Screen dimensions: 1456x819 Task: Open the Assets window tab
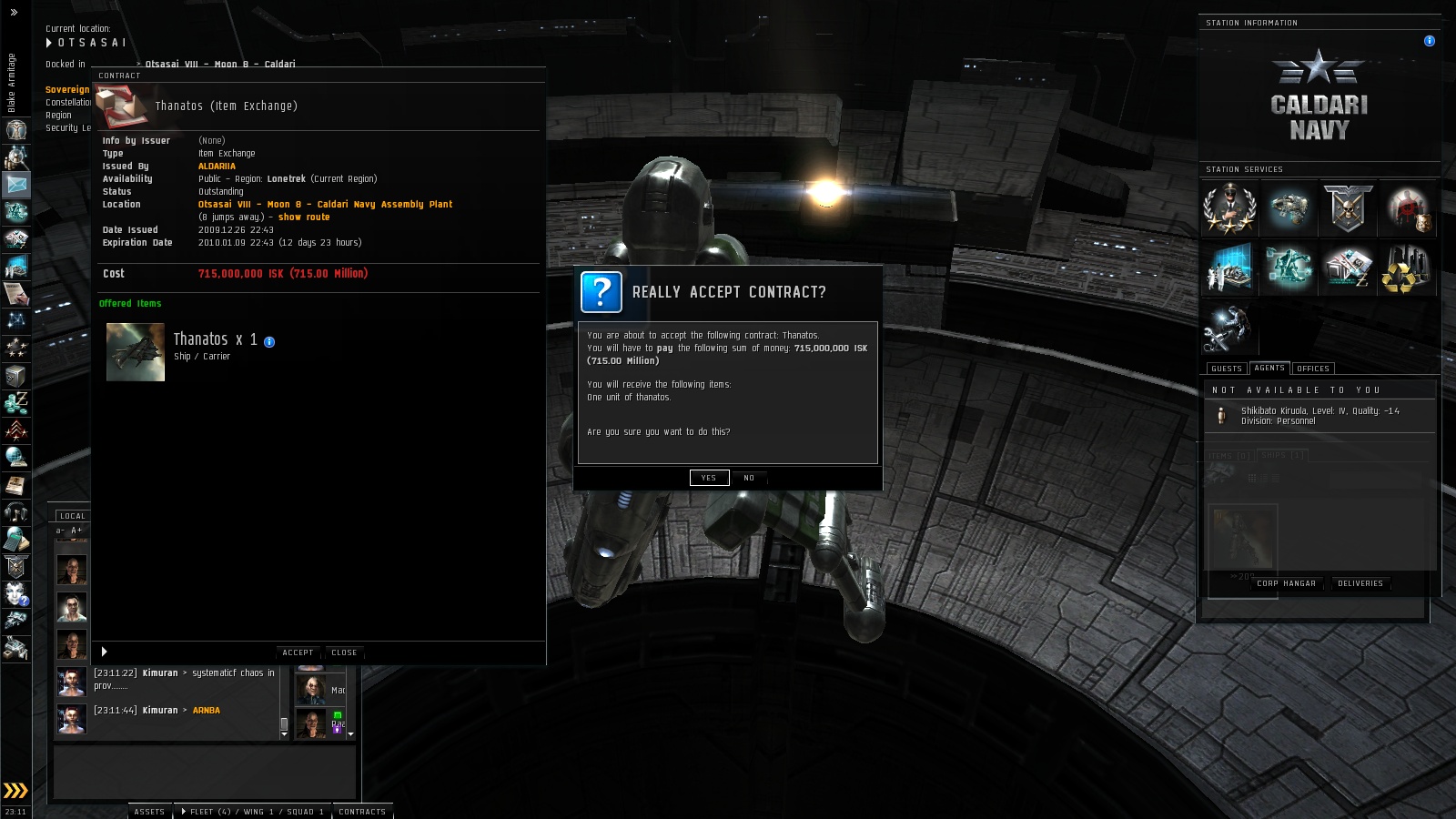(149, 812)
